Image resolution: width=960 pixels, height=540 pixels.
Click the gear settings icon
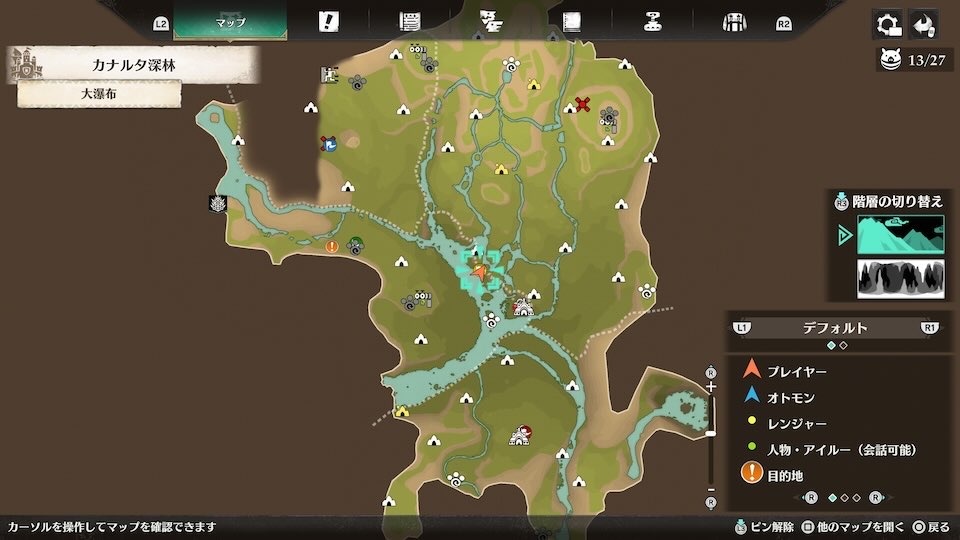[886, 24]
